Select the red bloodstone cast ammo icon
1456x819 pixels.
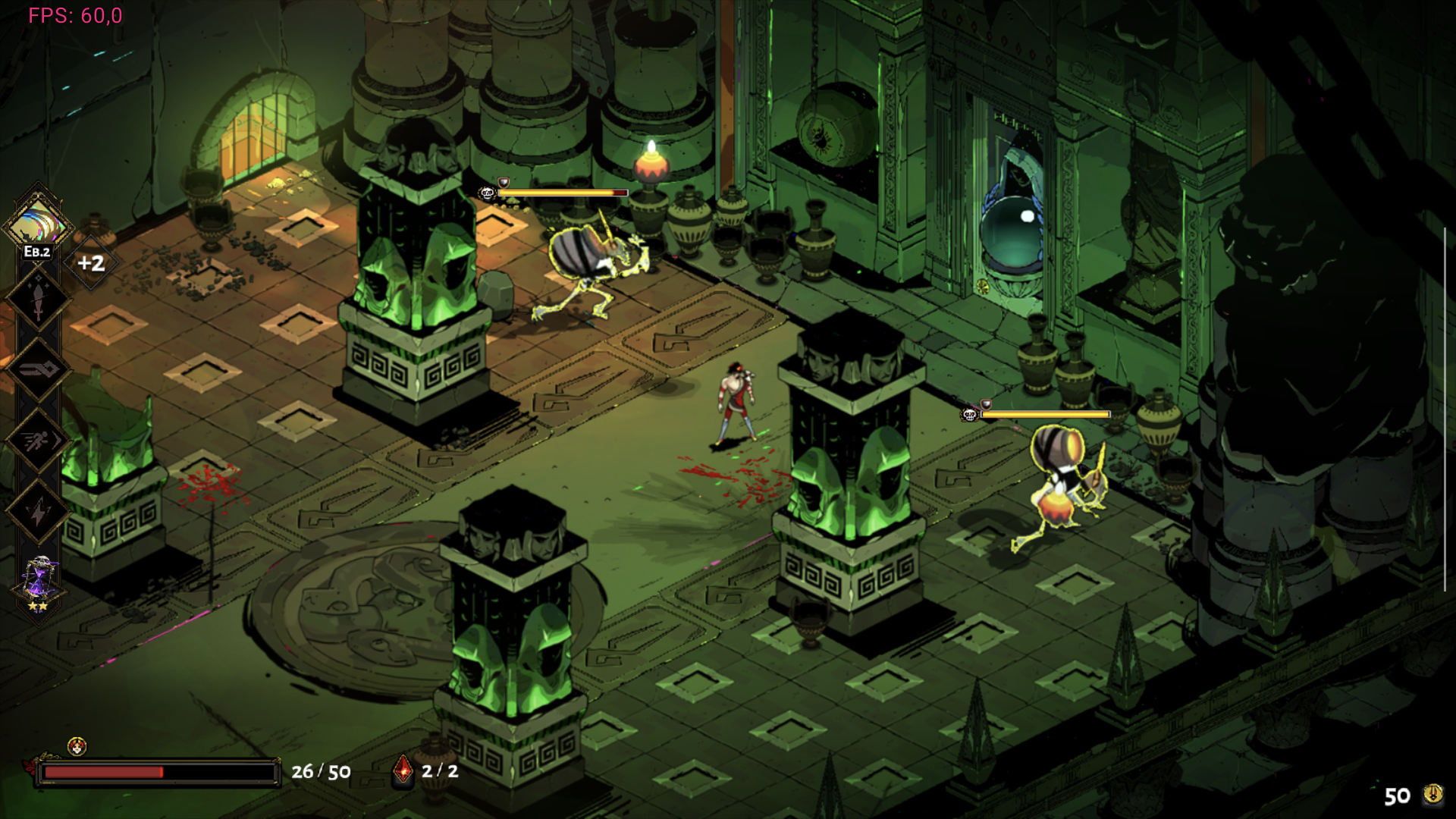coord(403,770)
